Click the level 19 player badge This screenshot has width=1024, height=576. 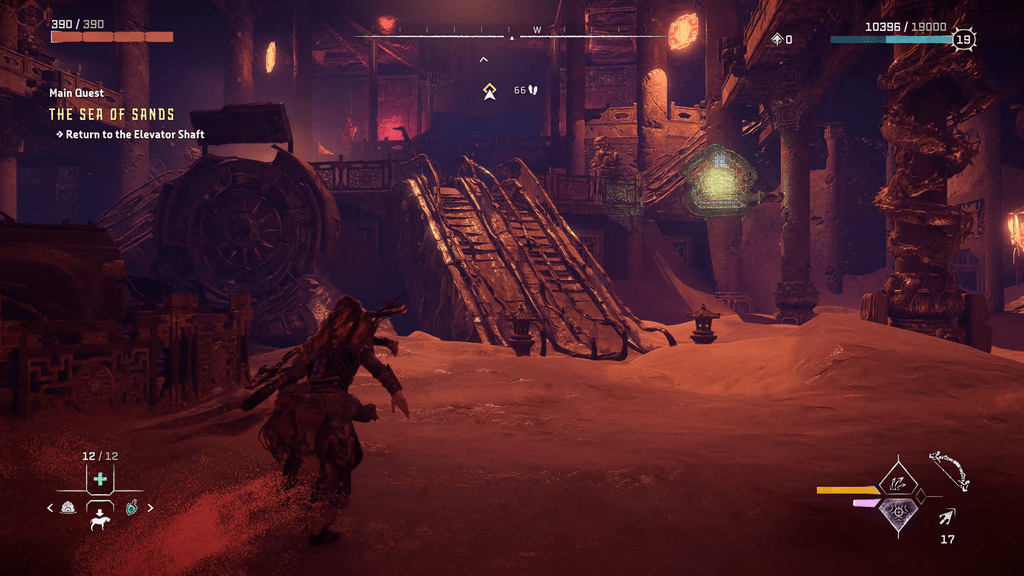[963, 40]
